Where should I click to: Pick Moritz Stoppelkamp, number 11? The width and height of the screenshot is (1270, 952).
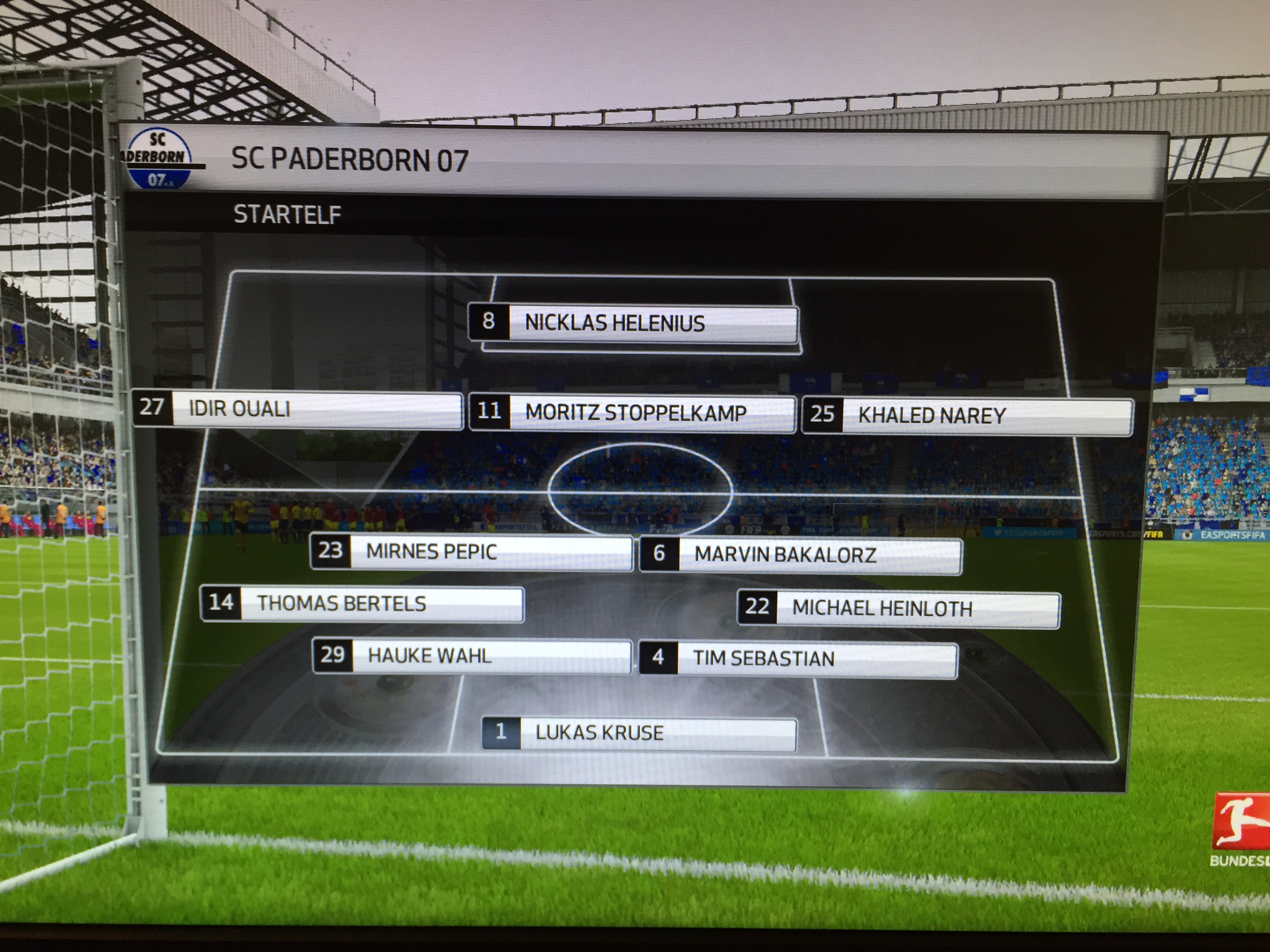tap(633, 413)
